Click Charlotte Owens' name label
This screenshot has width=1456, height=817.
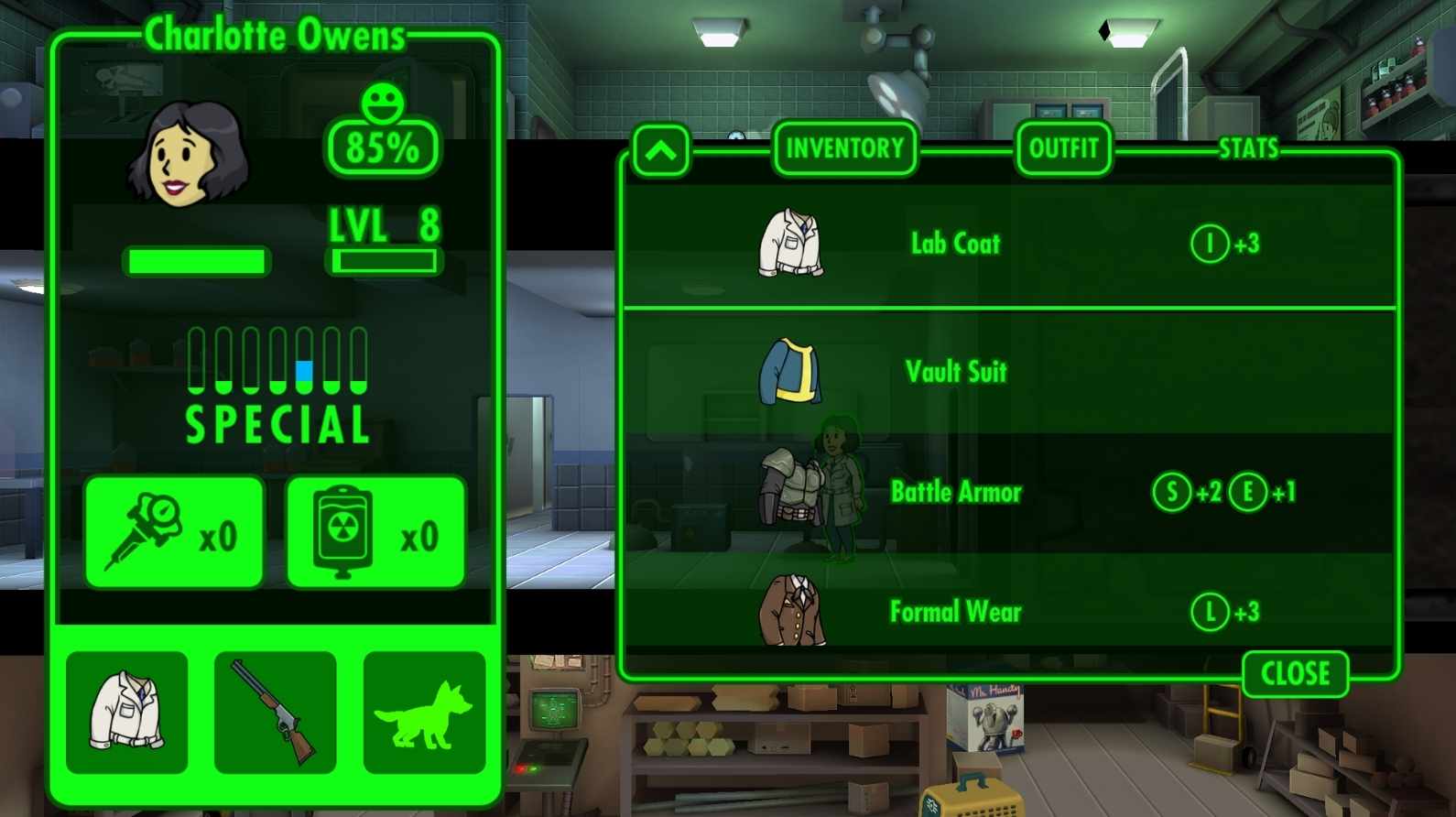click(275, 35)
